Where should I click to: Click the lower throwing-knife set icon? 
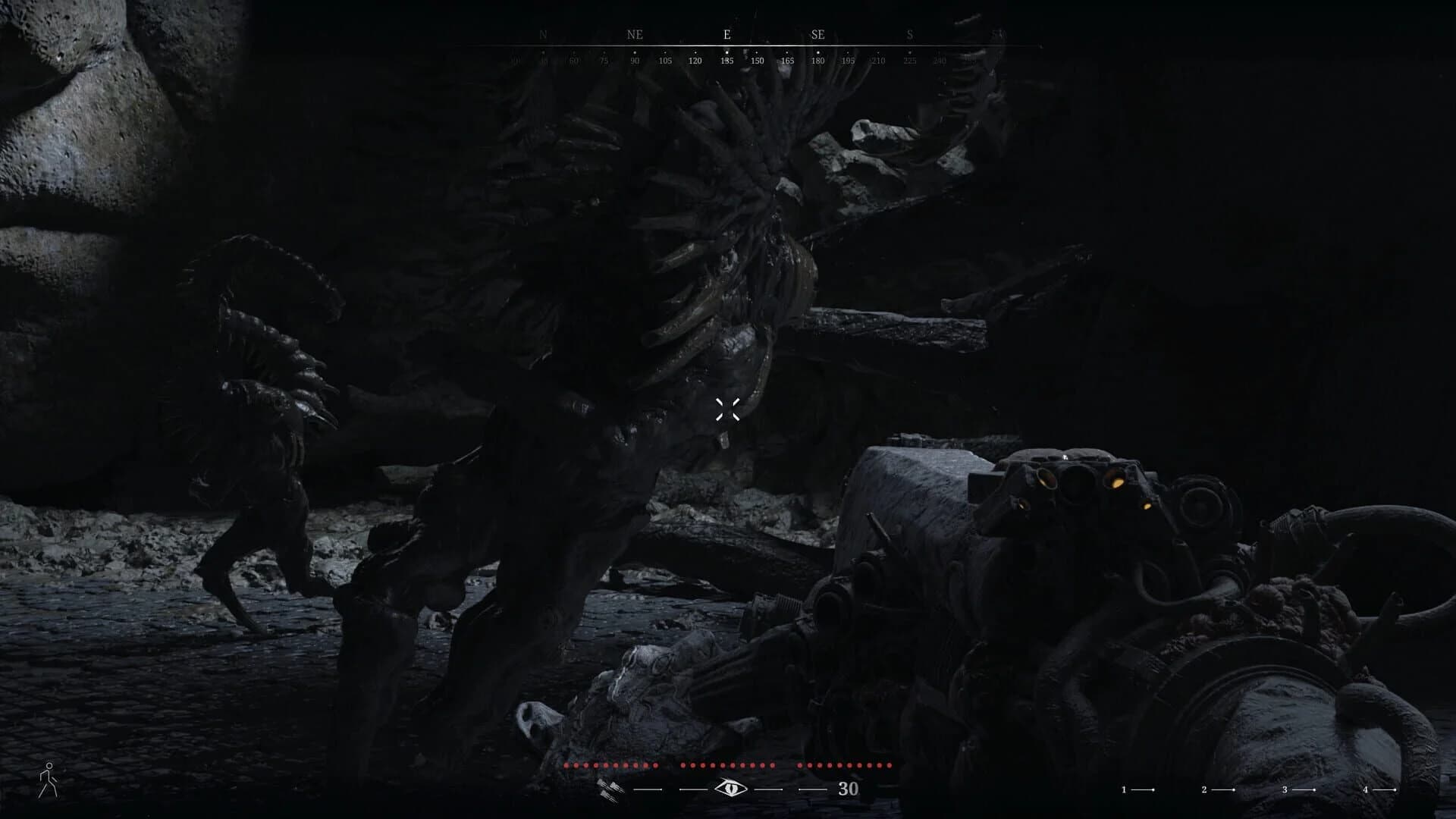(607, 798)
